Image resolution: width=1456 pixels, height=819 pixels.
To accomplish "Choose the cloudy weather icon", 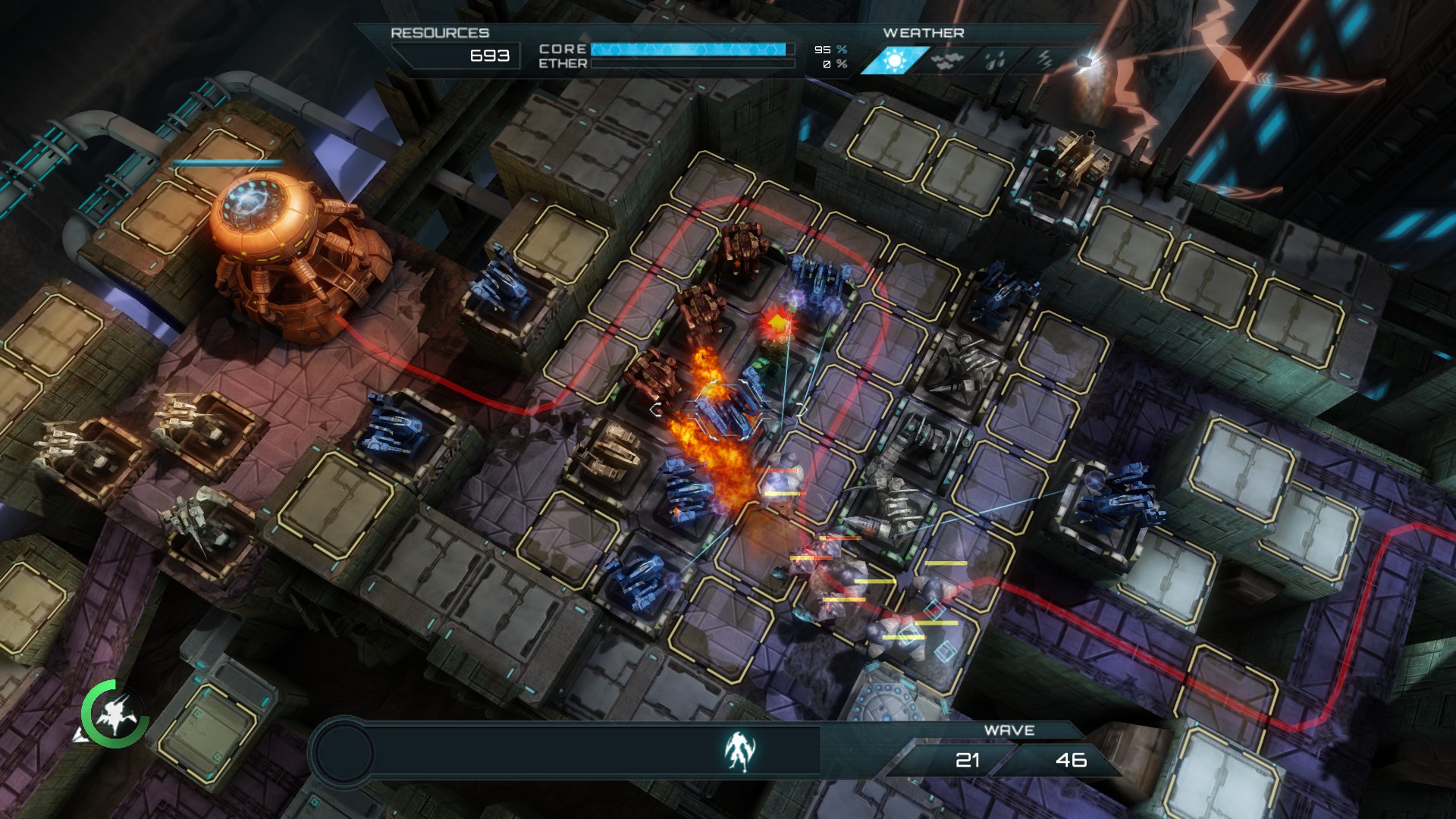I will (943, 61).
